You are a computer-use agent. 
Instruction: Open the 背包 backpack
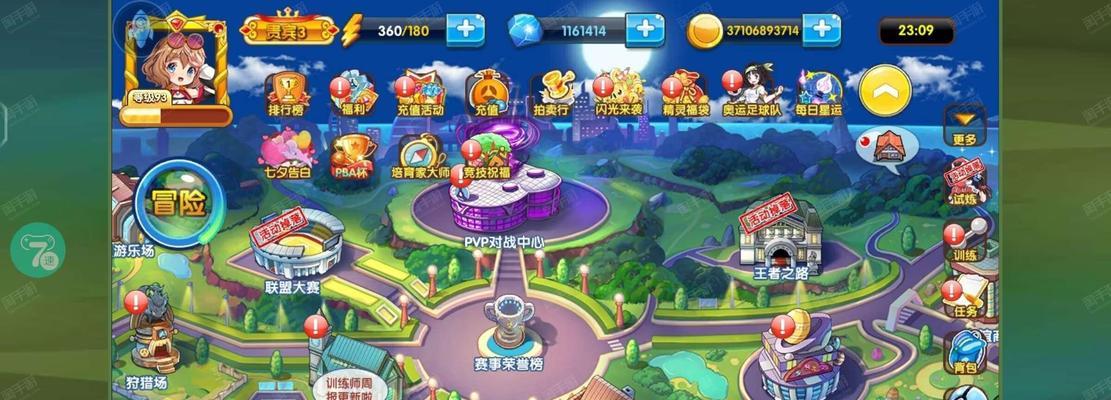tap(965, 352)
